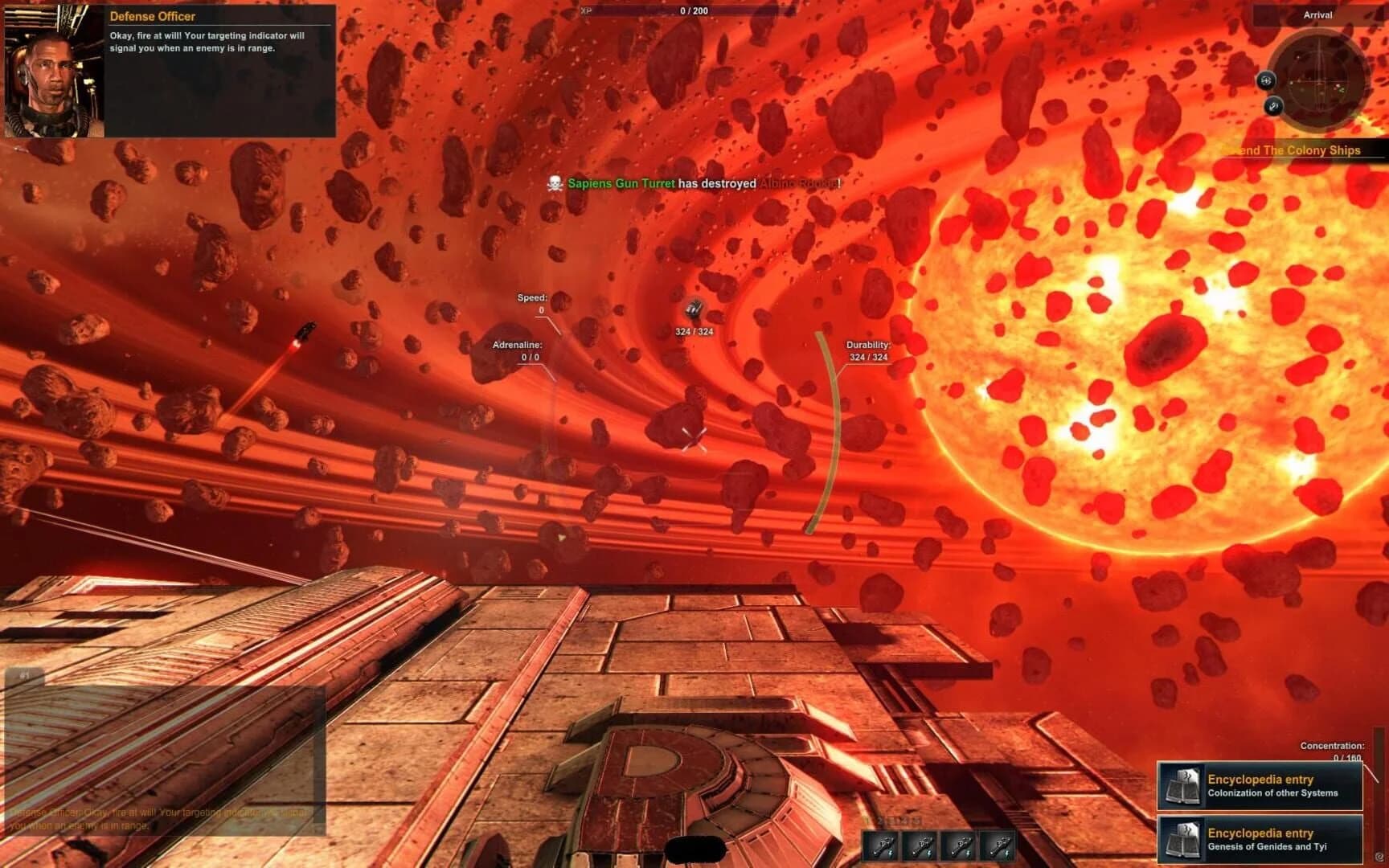Toggle the upper minimap mode button
Screen dimensions: 1389x868
[x=1268, y=80]
